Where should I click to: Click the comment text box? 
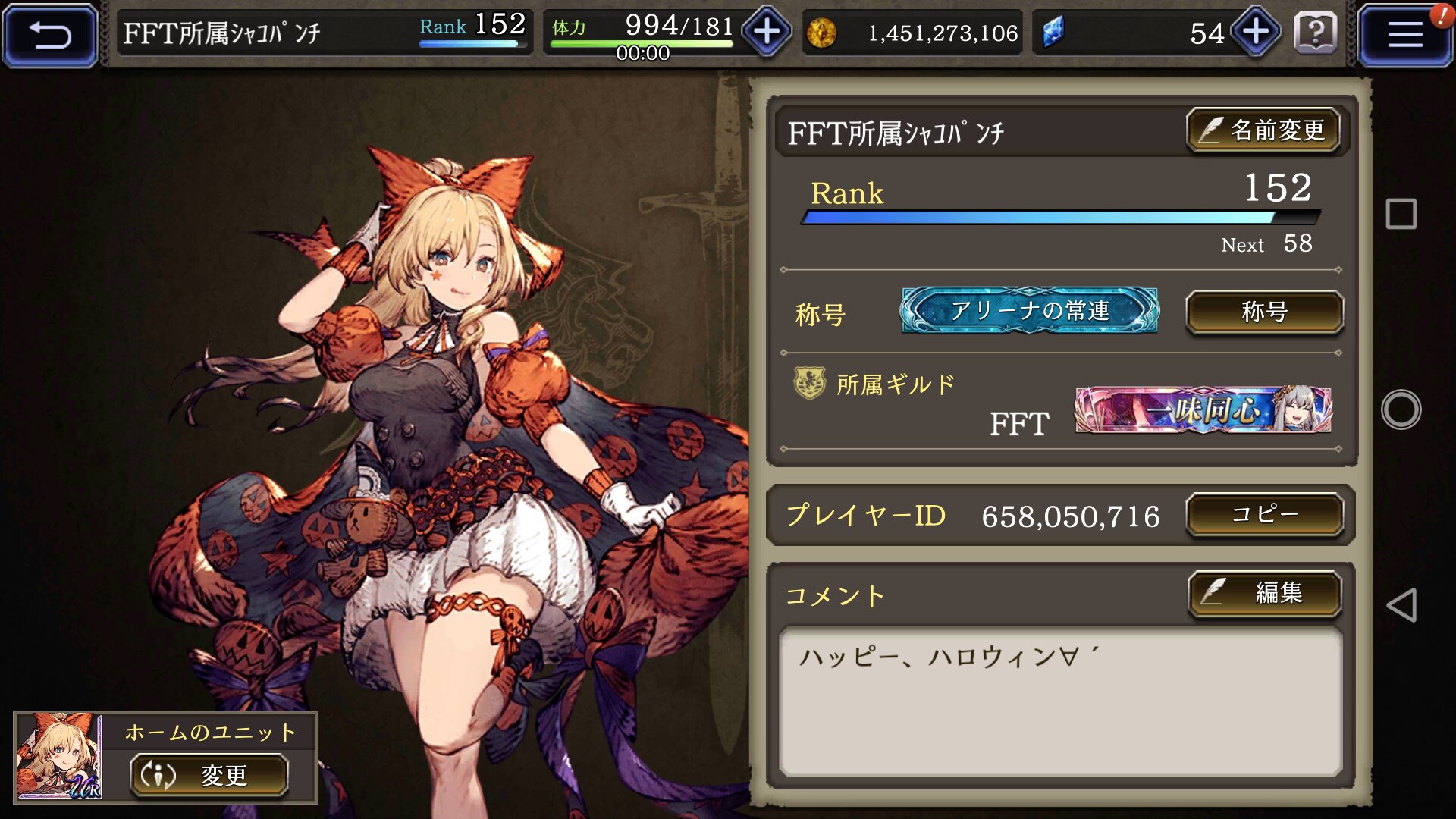click(x=1060, y=701)
